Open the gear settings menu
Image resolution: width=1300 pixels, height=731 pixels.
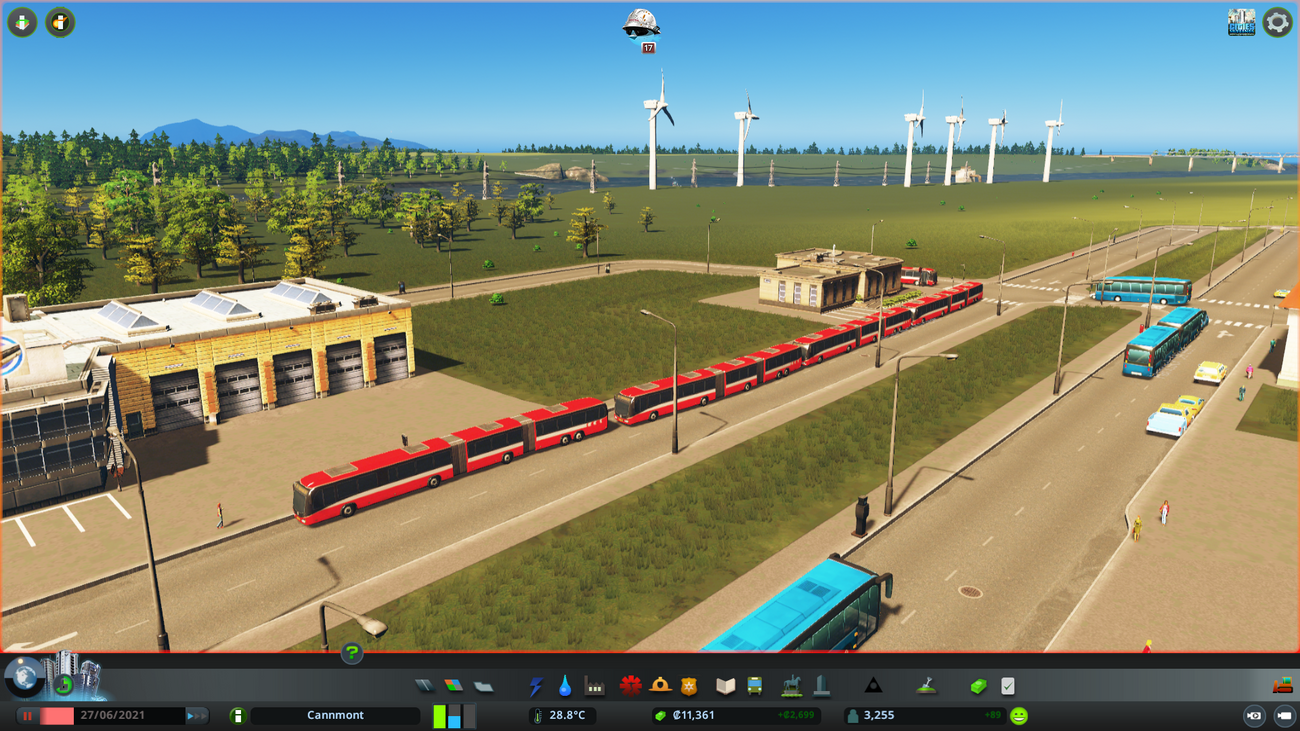pos(1277,22)
